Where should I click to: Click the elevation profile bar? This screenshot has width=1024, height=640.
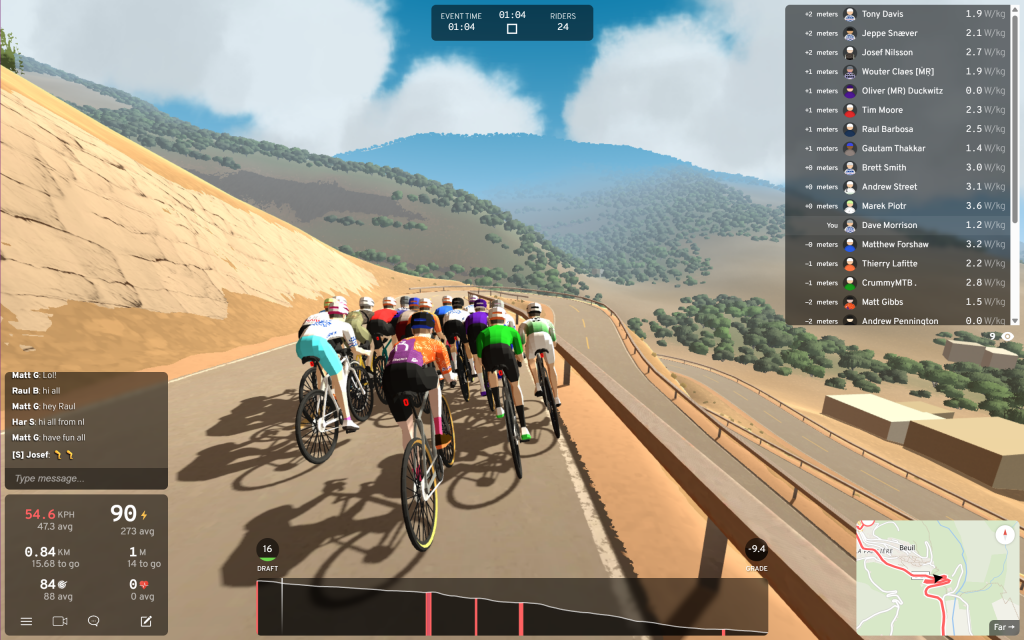[x=512, y=607]
